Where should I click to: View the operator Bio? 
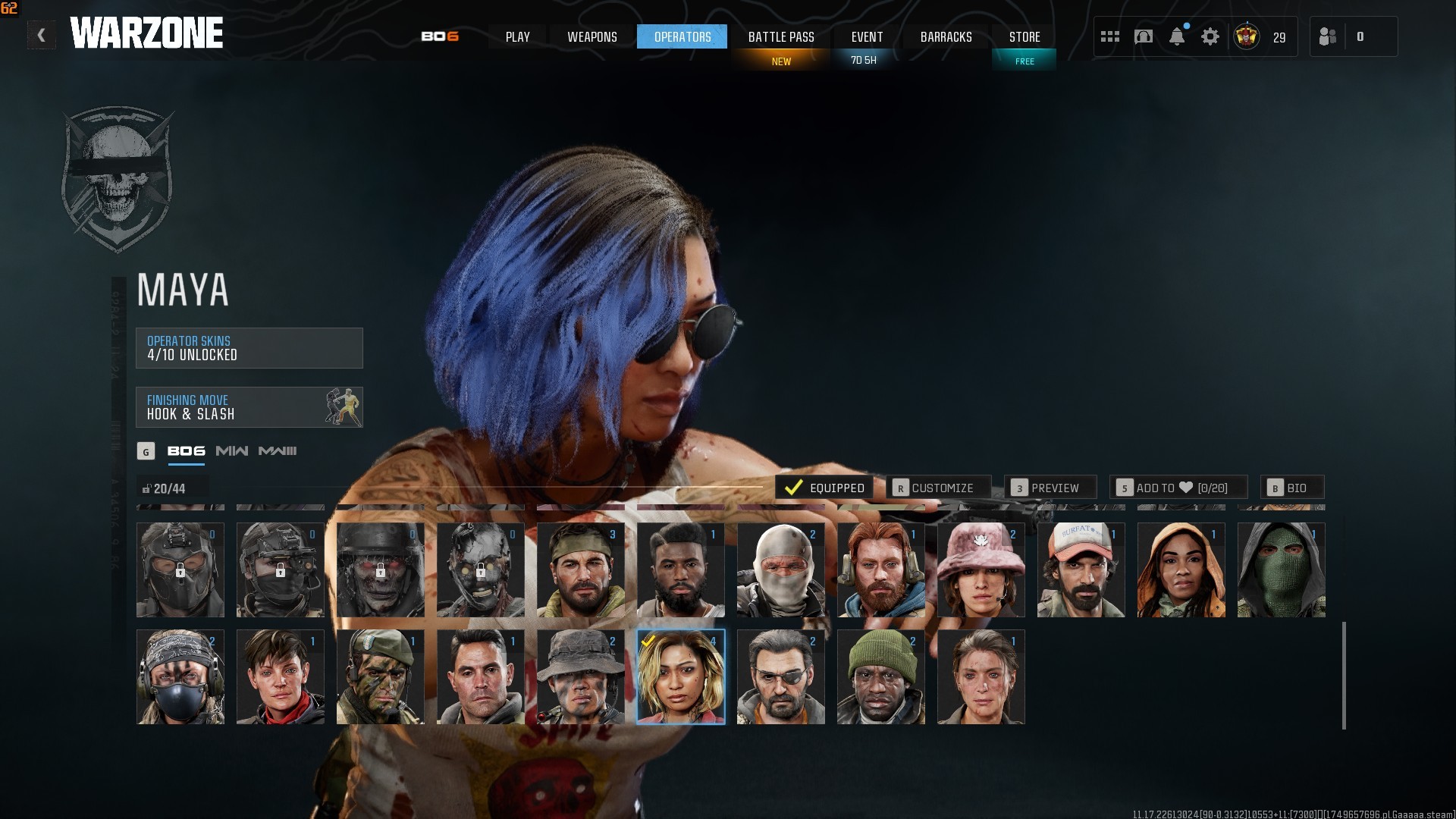tap(1292, 488)
